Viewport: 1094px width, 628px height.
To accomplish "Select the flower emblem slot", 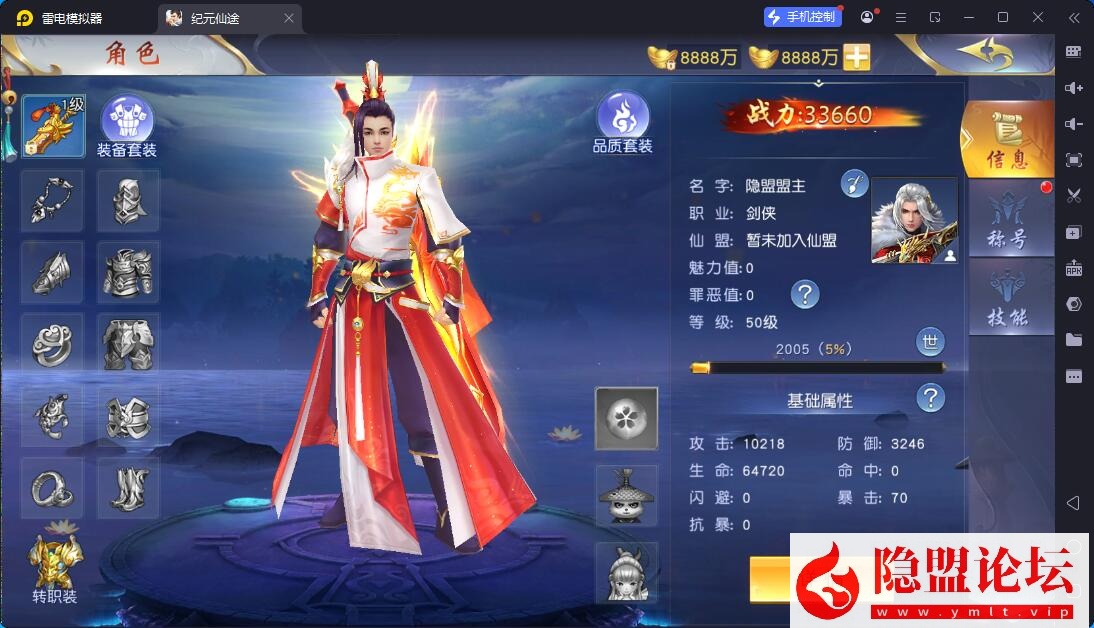I will coord(626,418).
